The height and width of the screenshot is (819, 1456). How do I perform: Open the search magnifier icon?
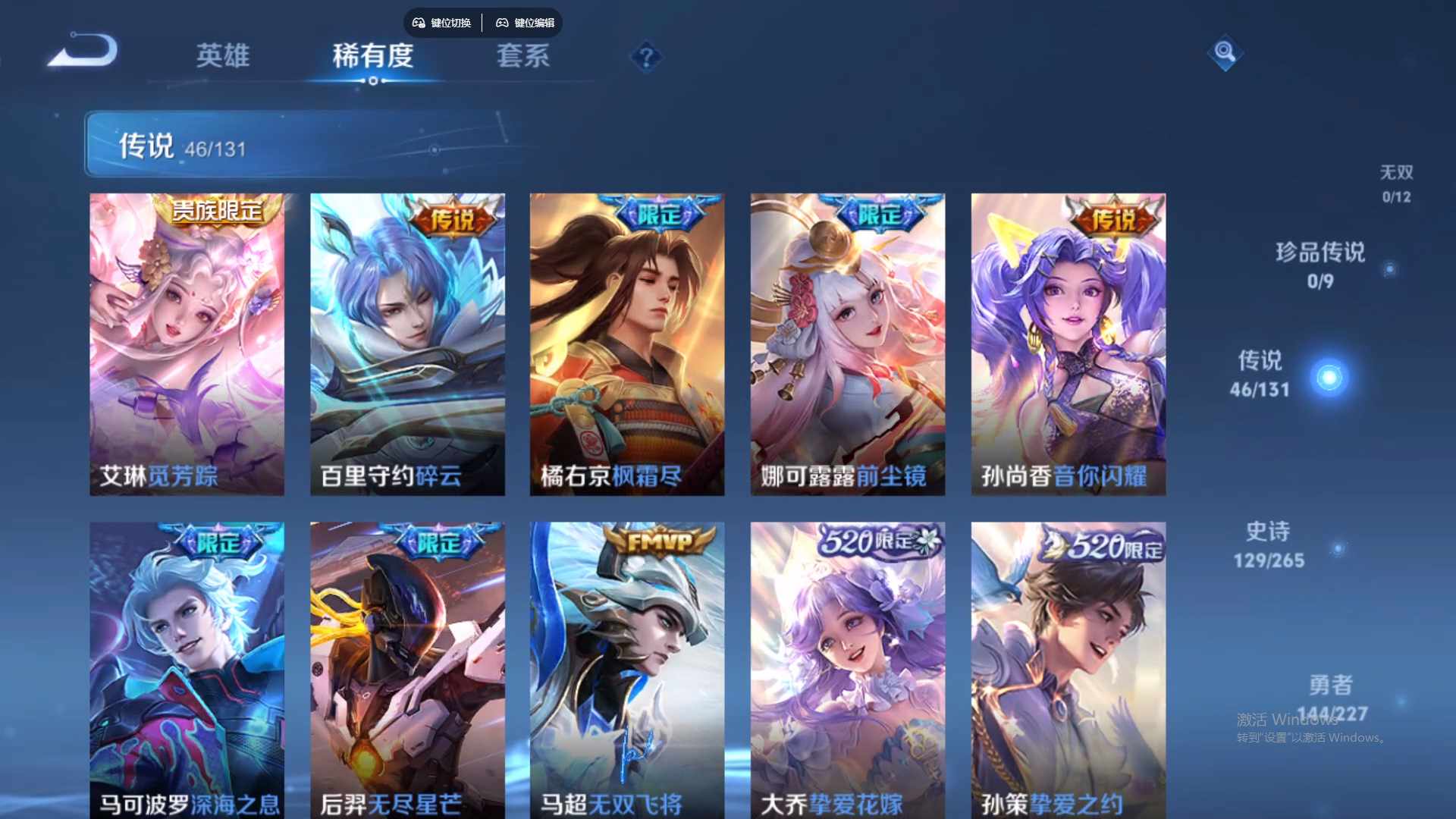[1224, 54]
